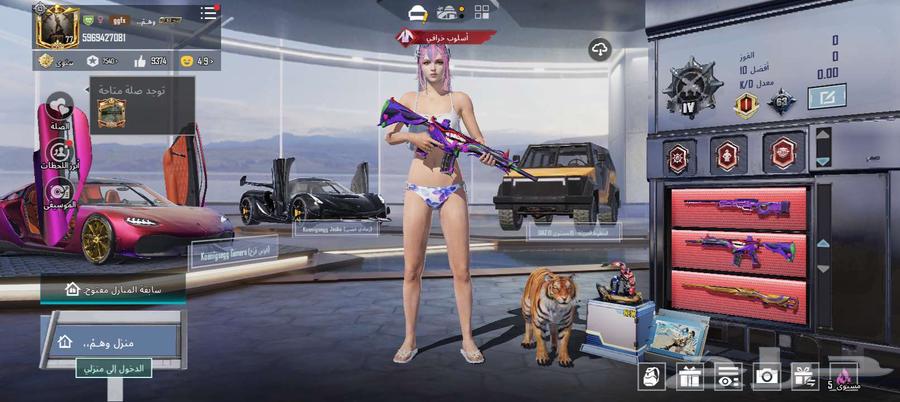Click the cloud download button
Viewport: 900px width, 402px height.
[599, 49]
